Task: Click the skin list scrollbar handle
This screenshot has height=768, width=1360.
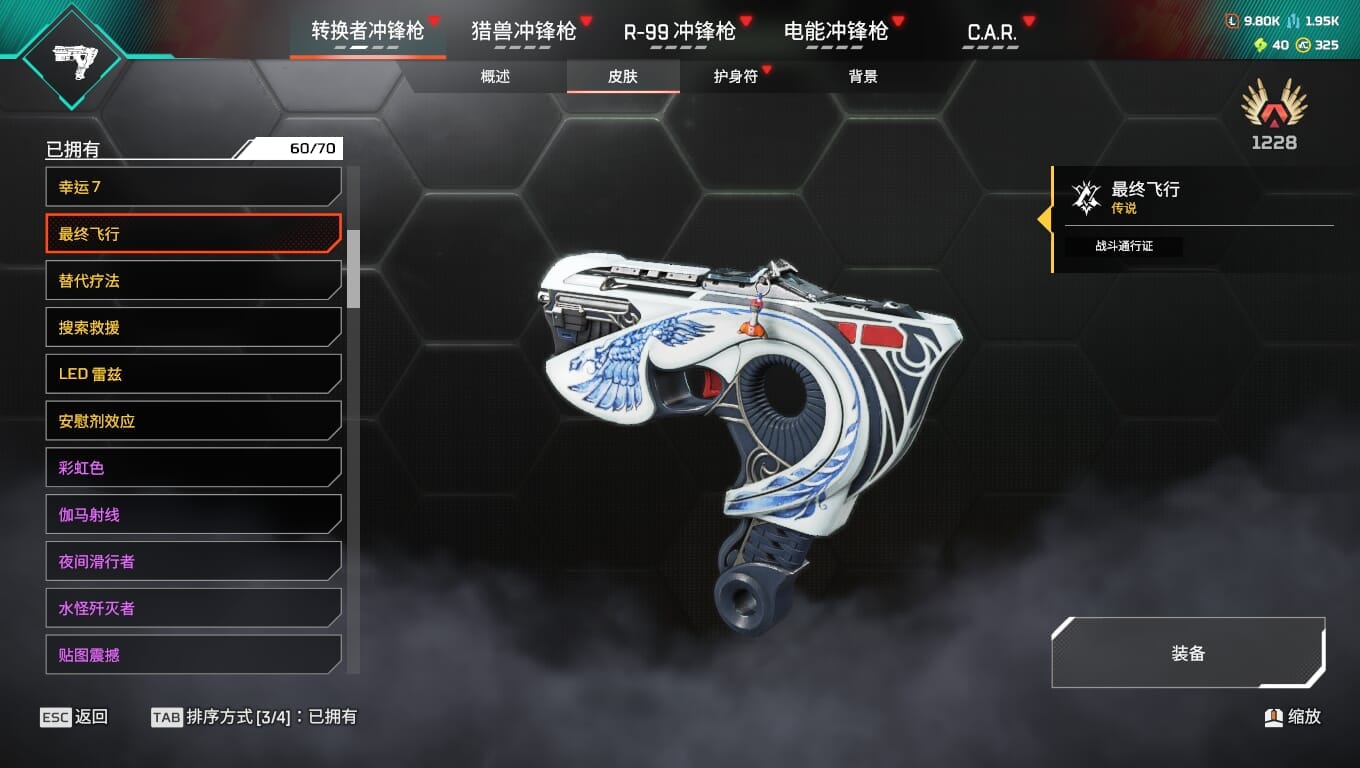Action: point(353,268)
